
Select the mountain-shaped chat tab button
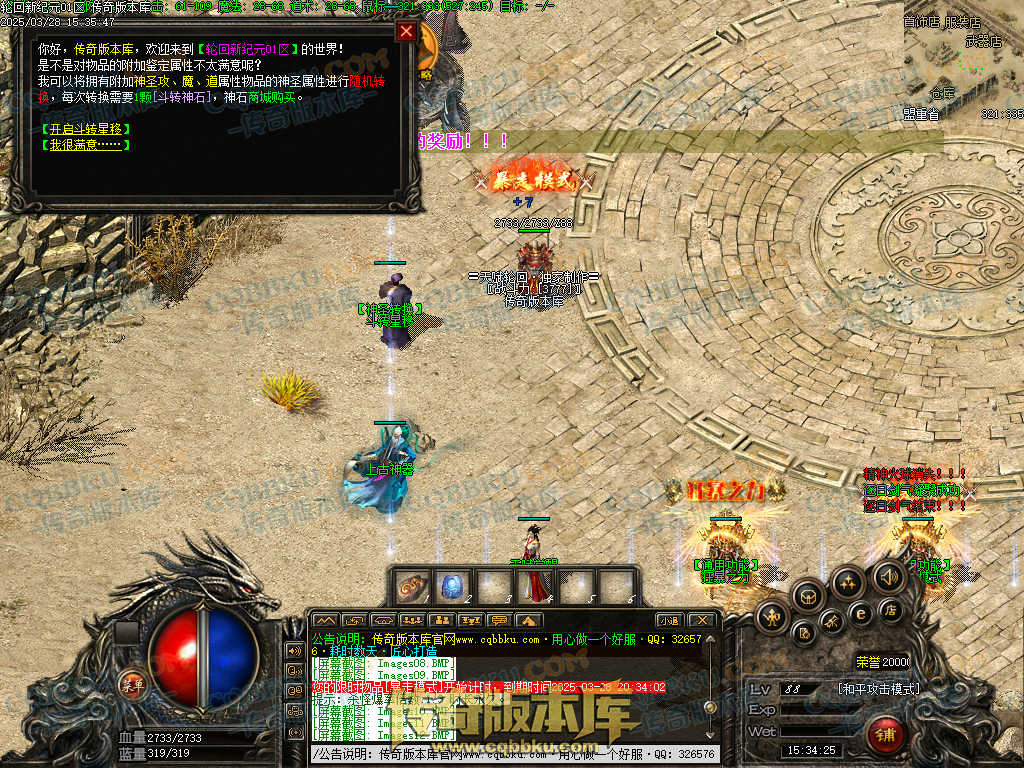(326, 621)
